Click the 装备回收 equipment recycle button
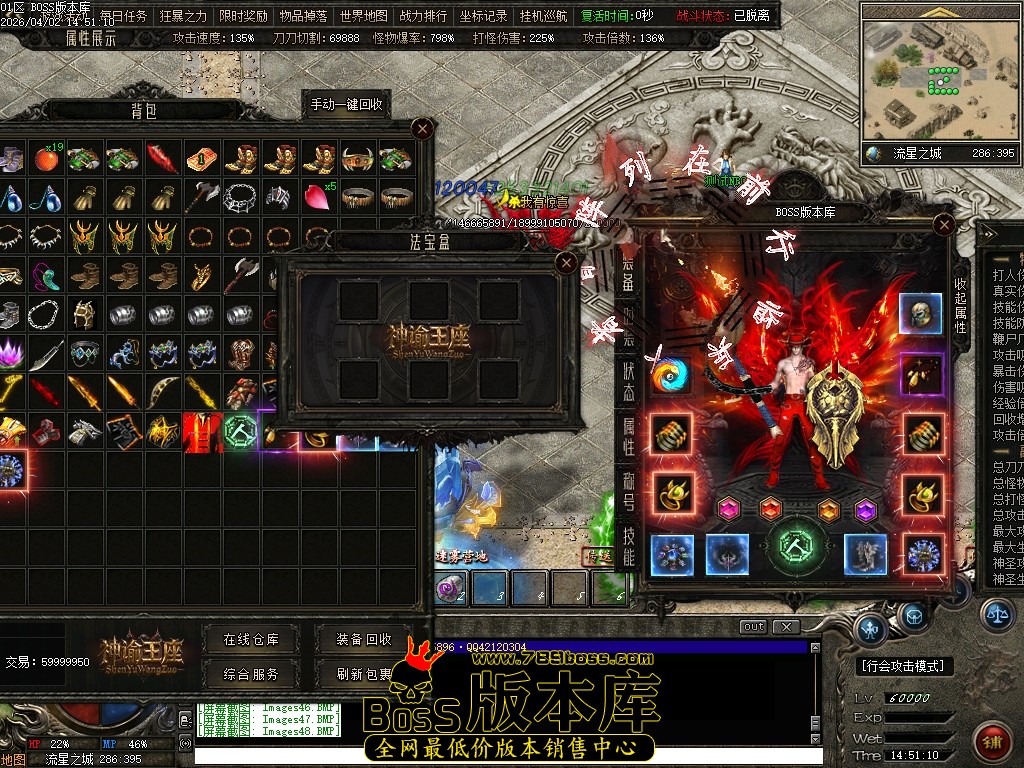Image resolution: width=1024 pixels, height=768 pixels. click(364, 639)
